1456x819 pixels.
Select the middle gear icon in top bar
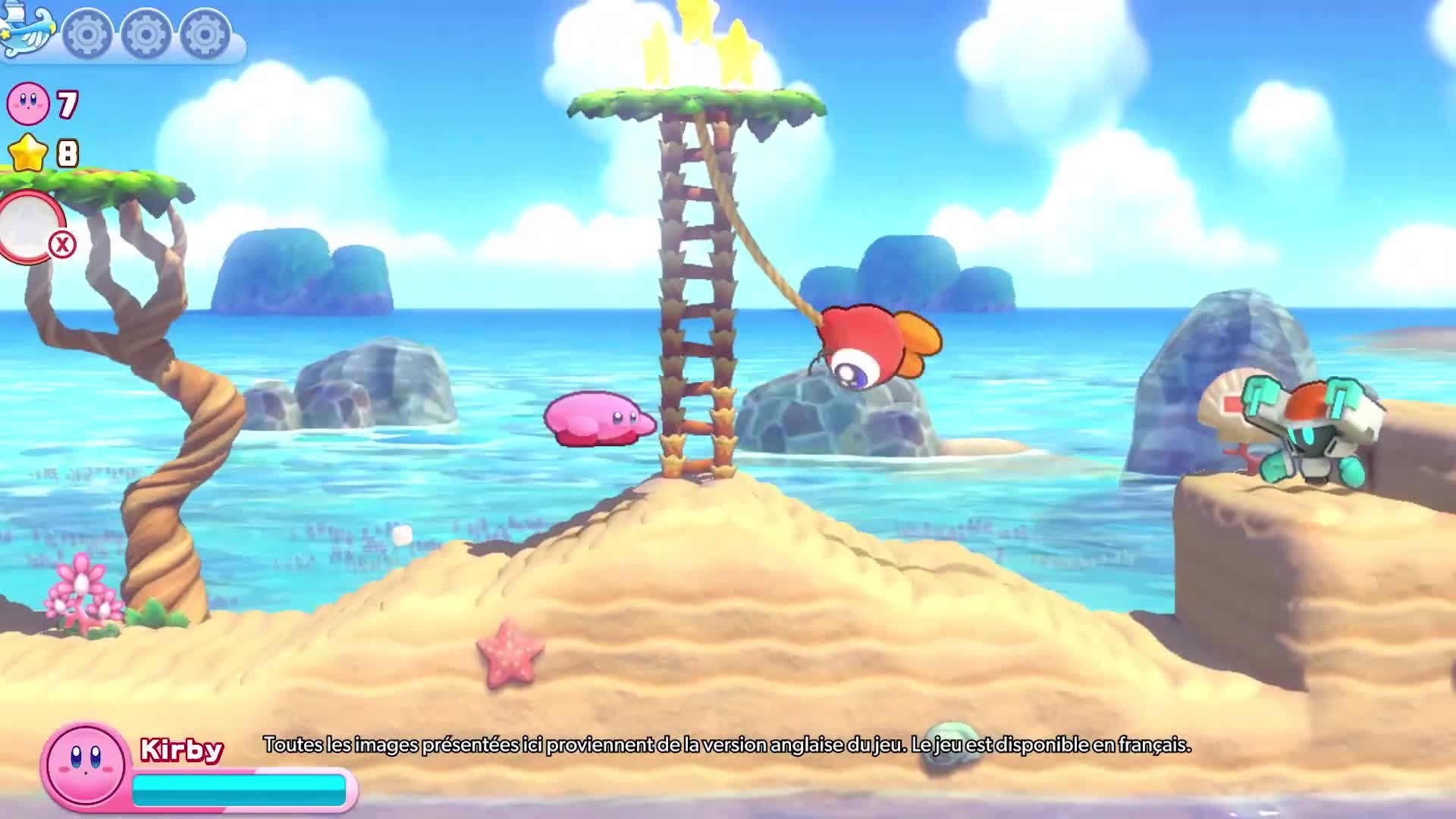pyautogui.click(x=144, y=32)
